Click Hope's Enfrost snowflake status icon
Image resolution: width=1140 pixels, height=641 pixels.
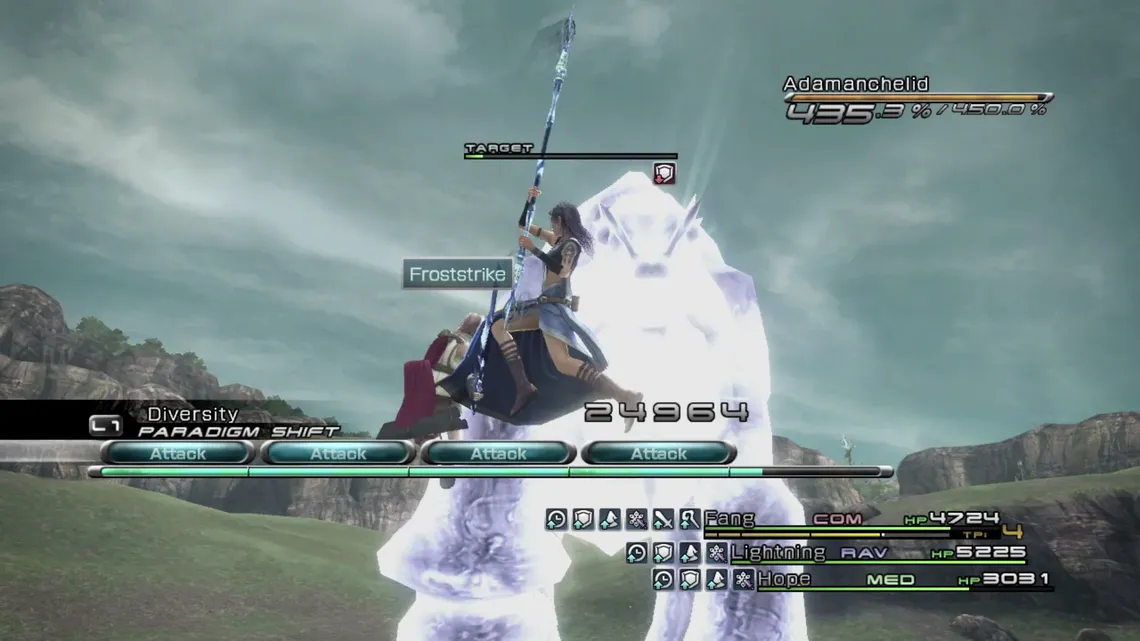coord(742,579)
